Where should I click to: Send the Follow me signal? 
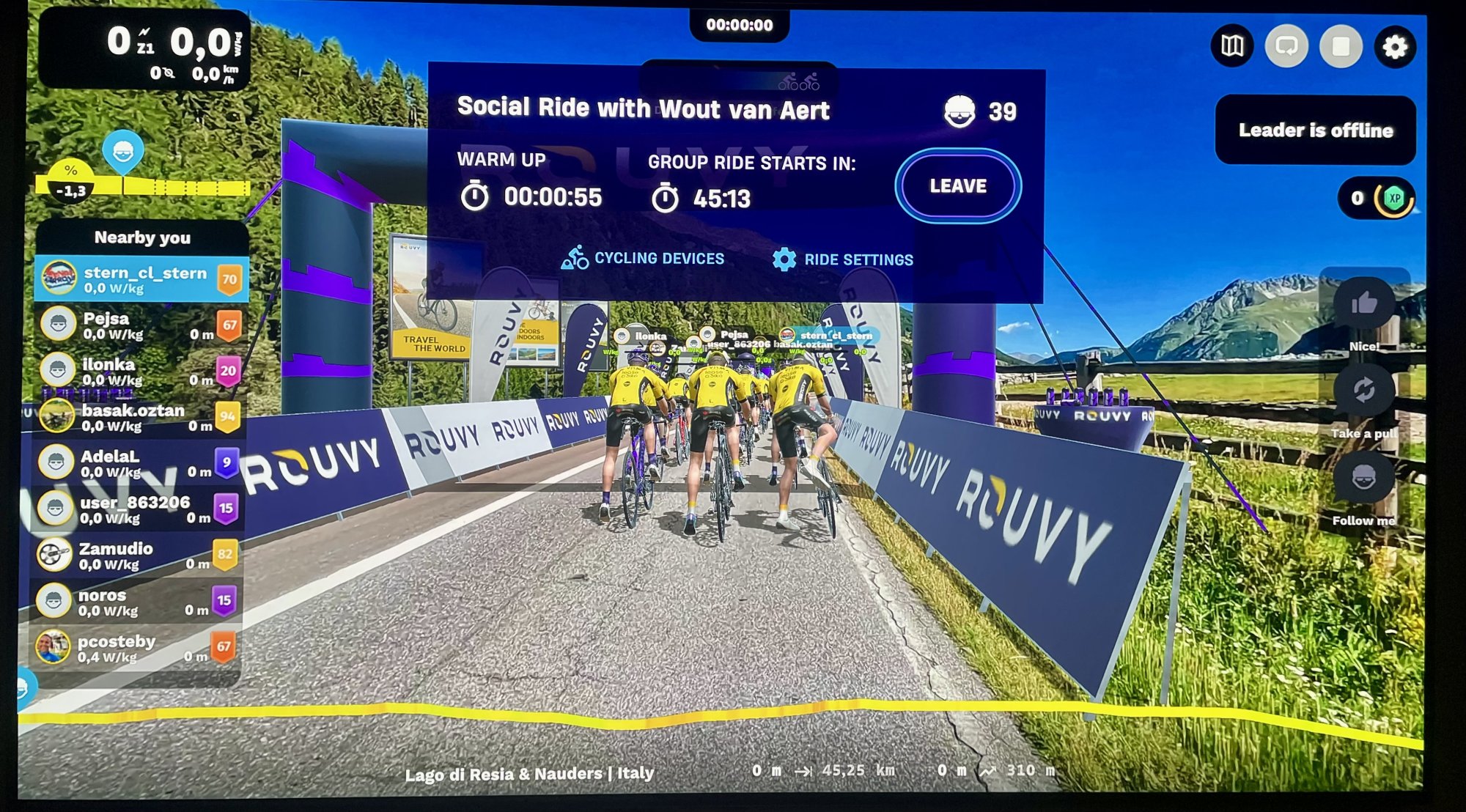coord(1363,478)
